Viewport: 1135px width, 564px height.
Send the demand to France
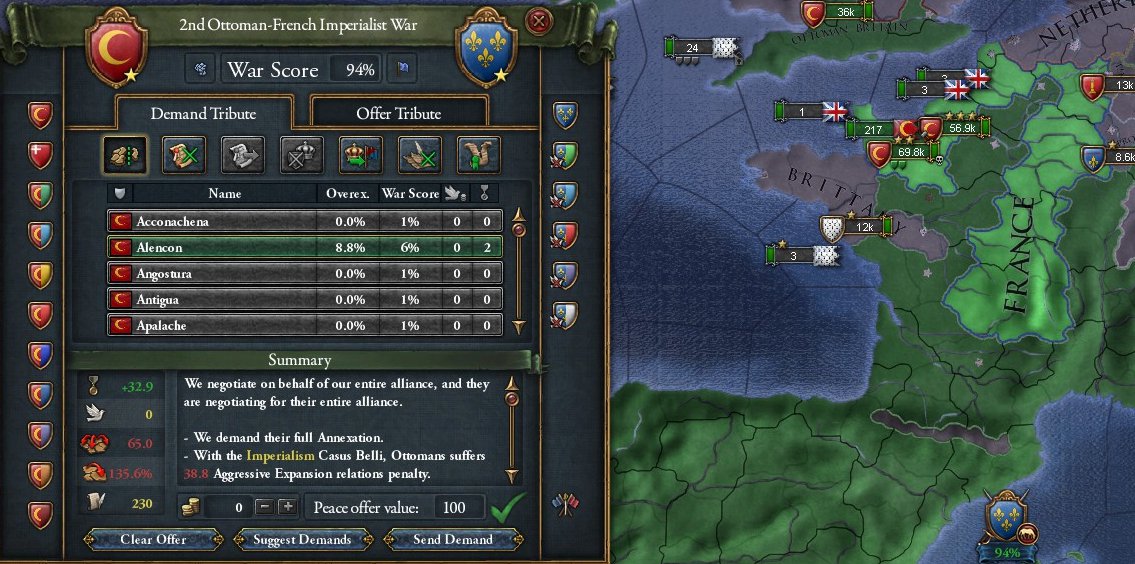453,539
